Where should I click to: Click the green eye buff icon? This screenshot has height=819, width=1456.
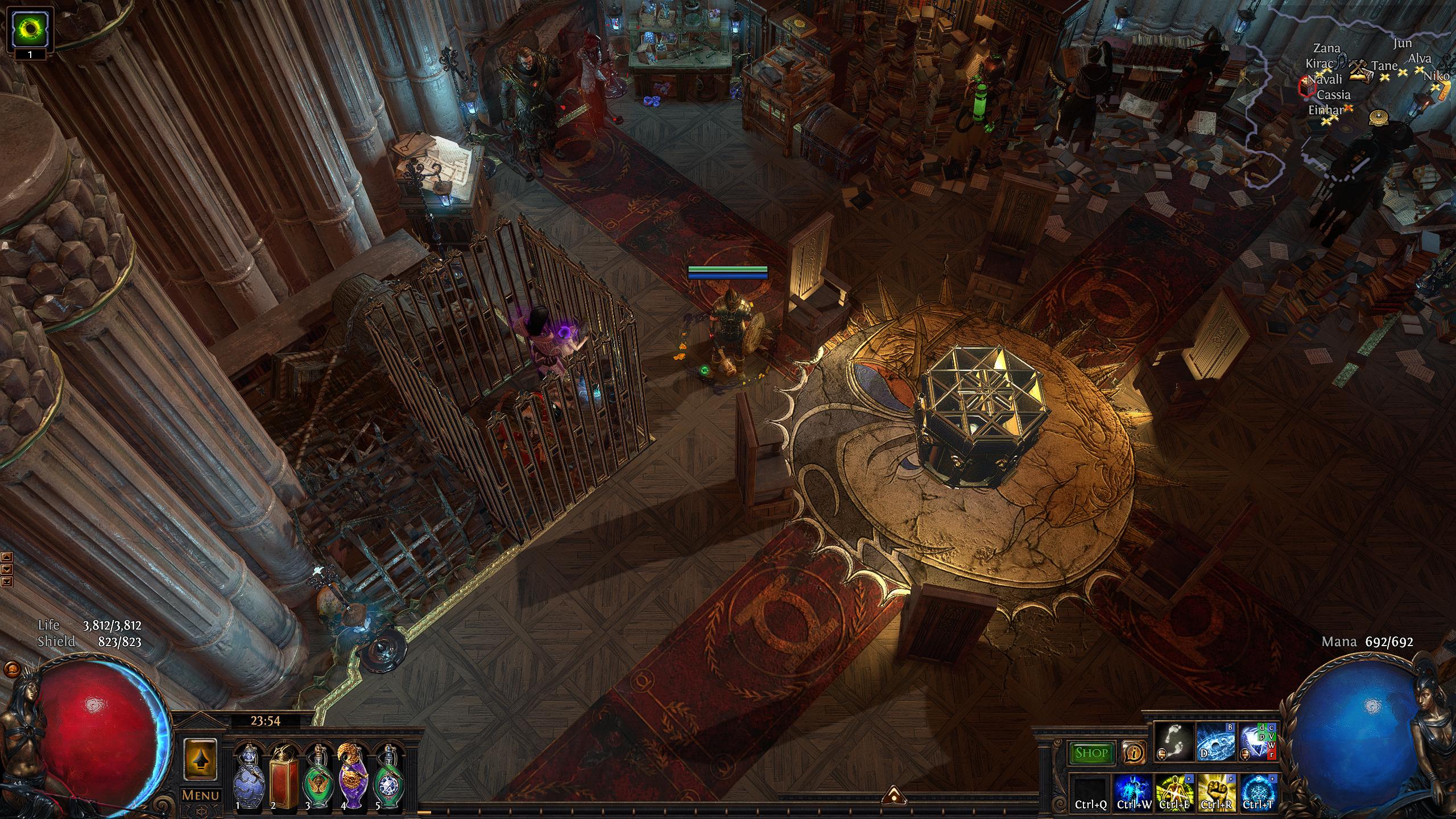coord(29,27)
